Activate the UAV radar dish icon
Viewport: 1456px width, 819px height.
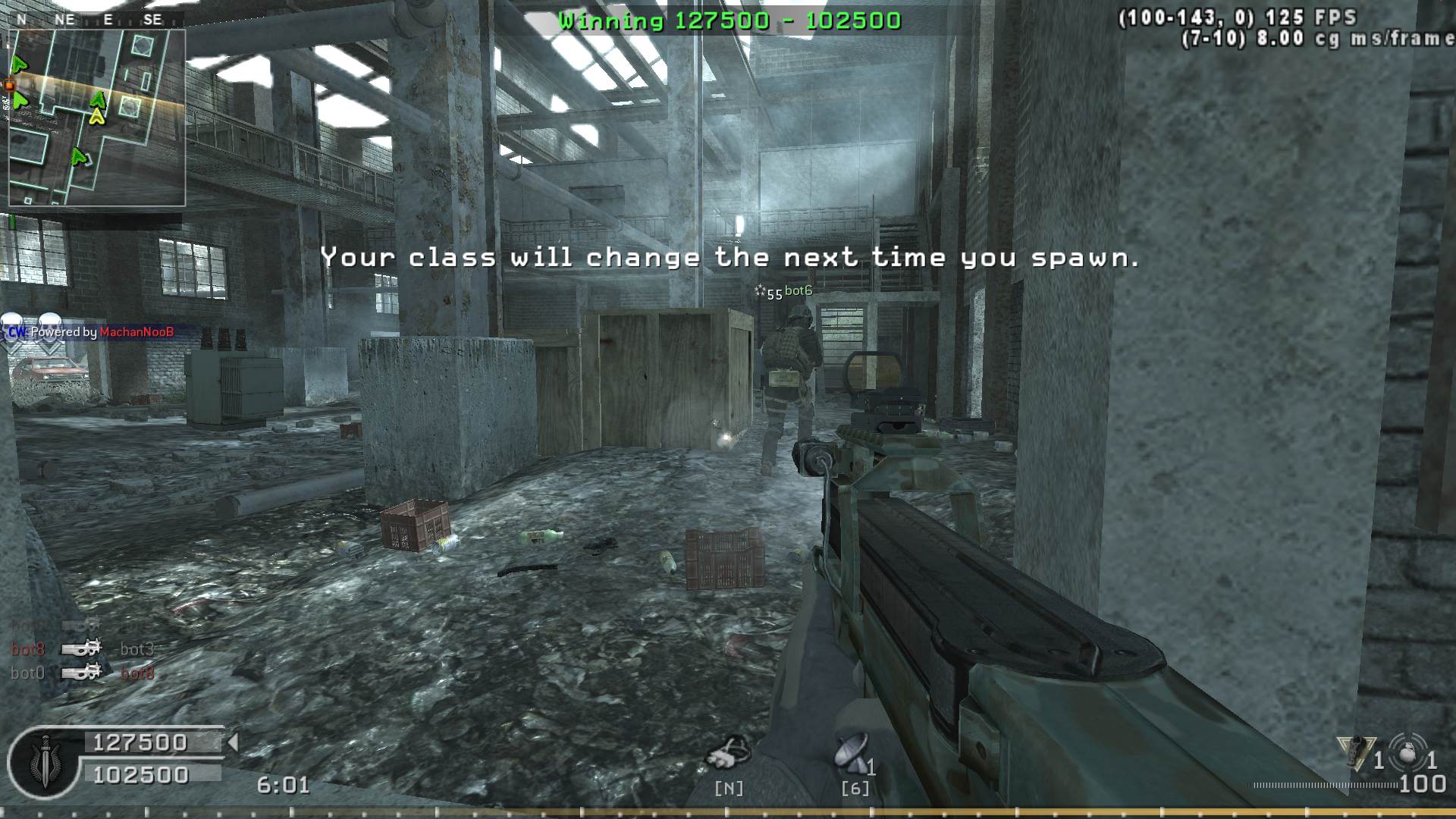pos(852,752)
